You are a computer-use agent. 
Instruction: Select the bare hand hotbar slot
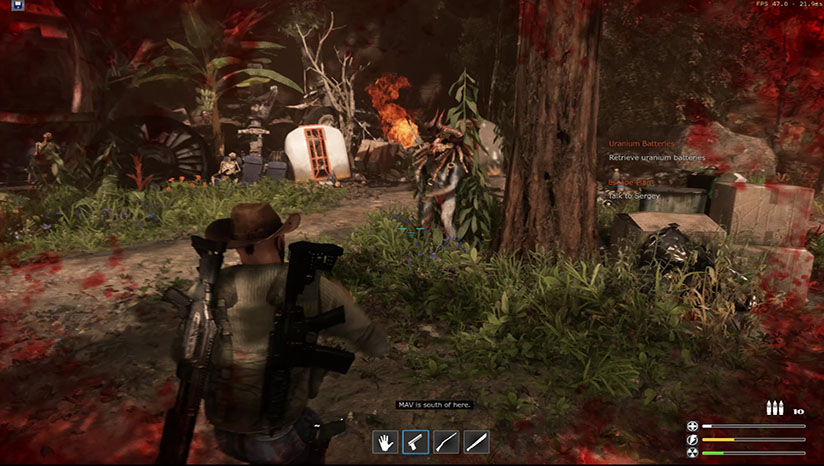386,441
